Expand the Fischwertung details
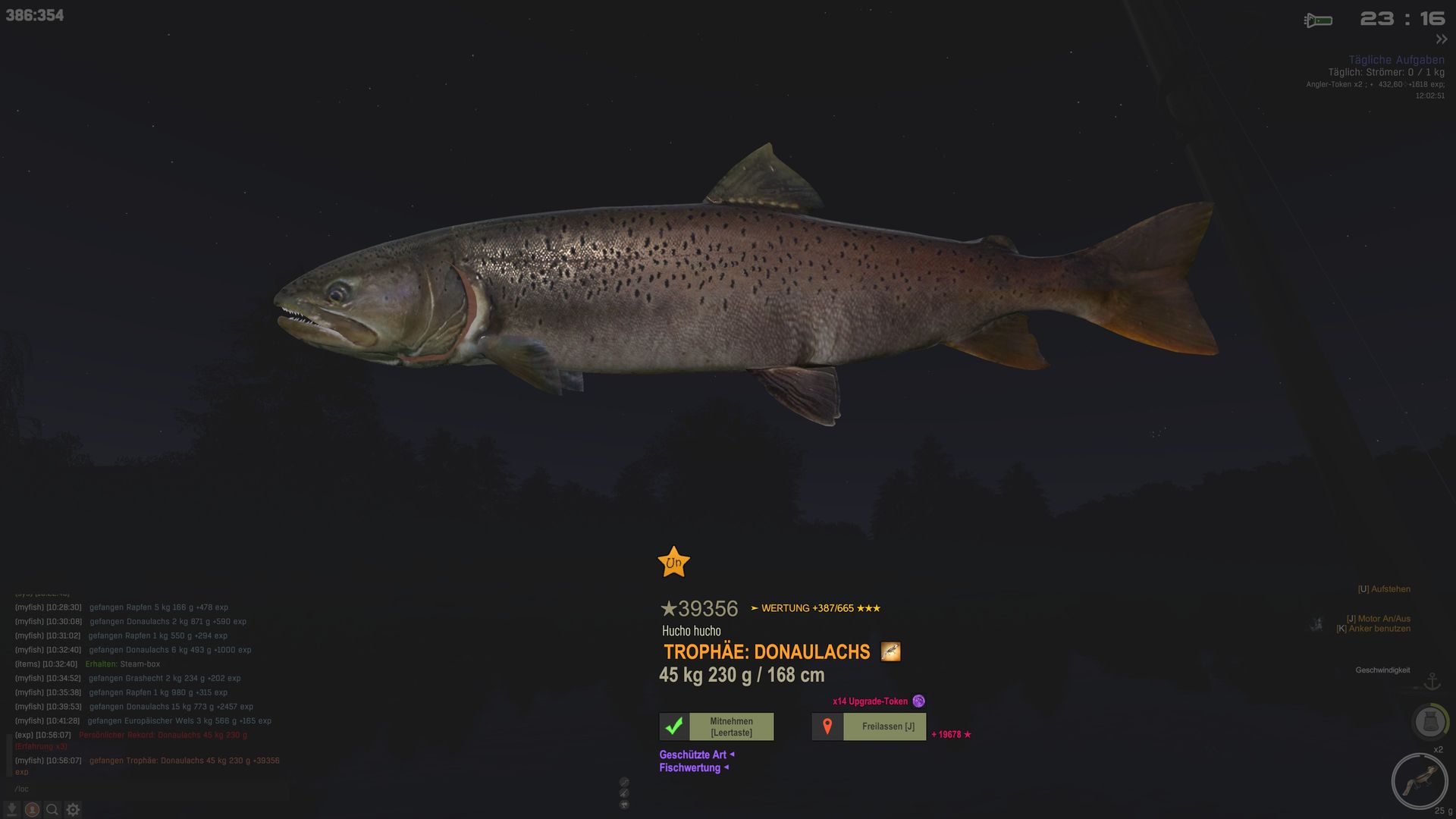1456x819 pixels. (x=693, y=768)
